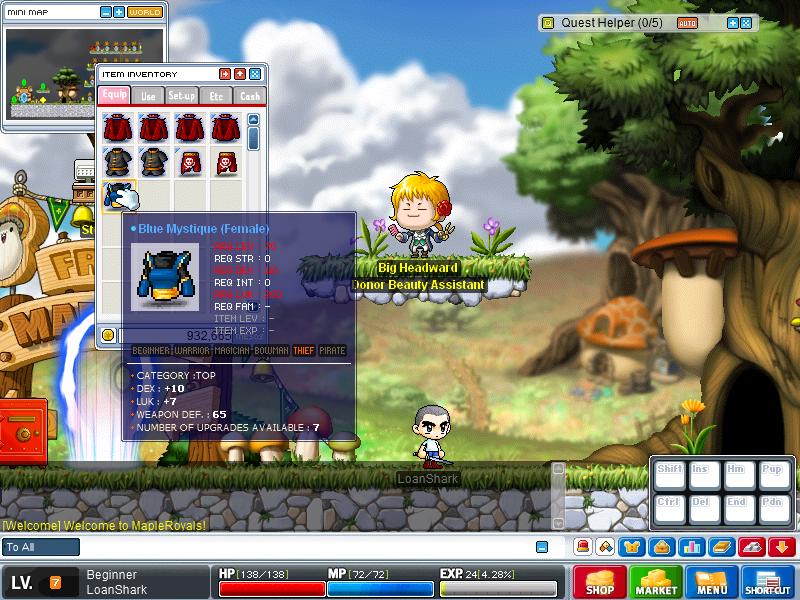800x600 pixels.
Task: Toggle Quest Helper AUTO button
Action: (687, 22)
